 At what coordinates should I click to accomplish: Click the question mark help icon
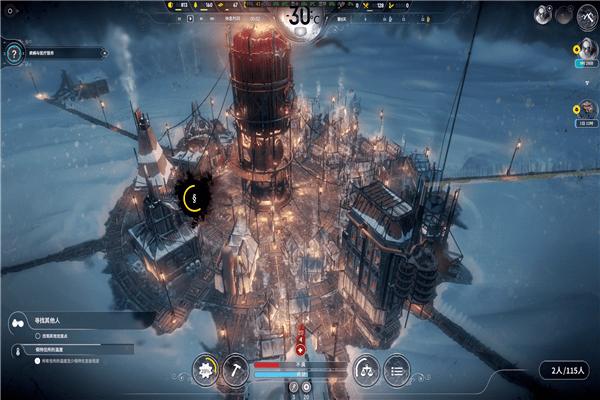(13, 53)
